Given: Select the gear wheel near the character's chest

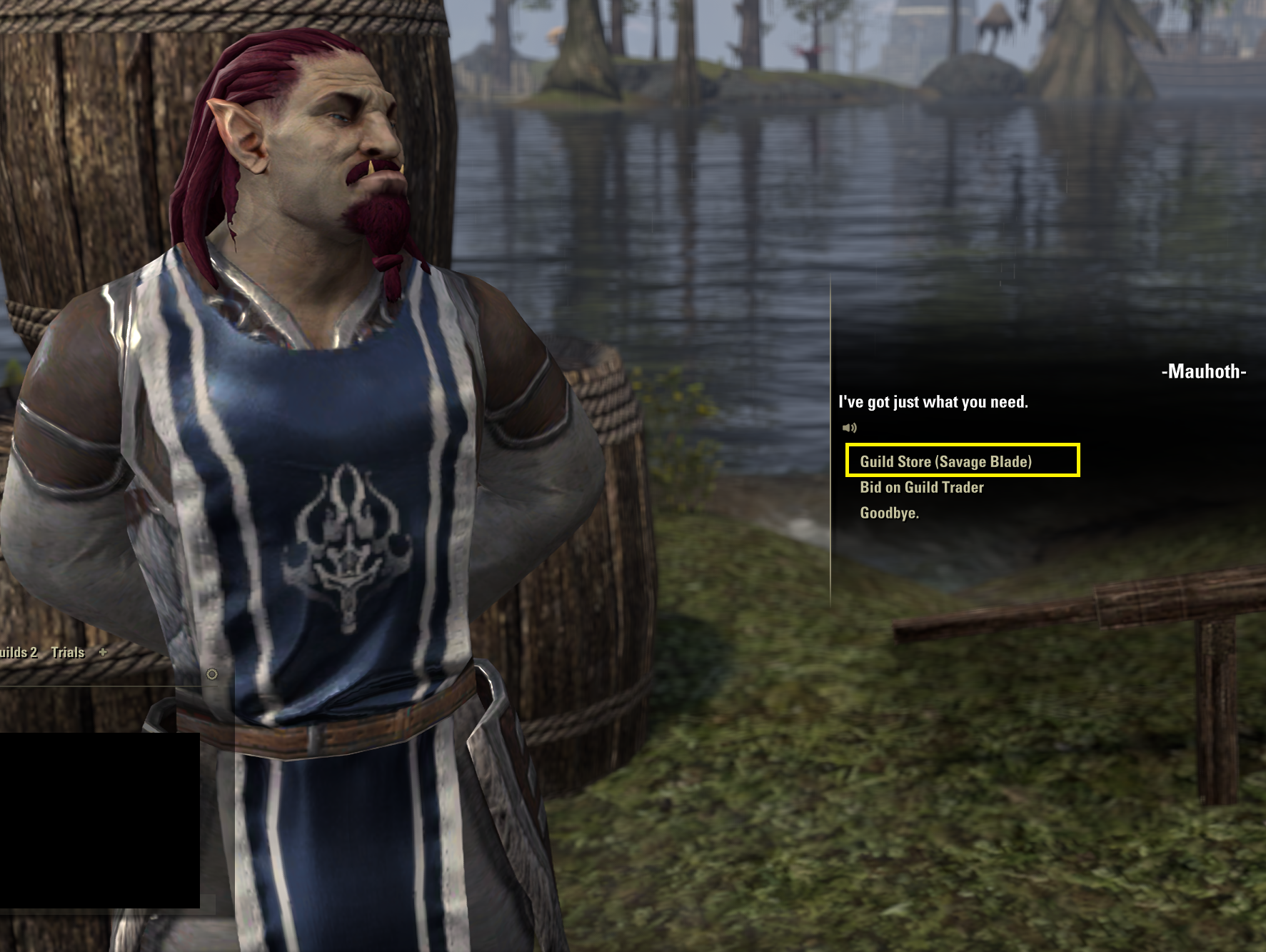Looking at the screenshot, I should pyautogui.click(x=211, y=674).
